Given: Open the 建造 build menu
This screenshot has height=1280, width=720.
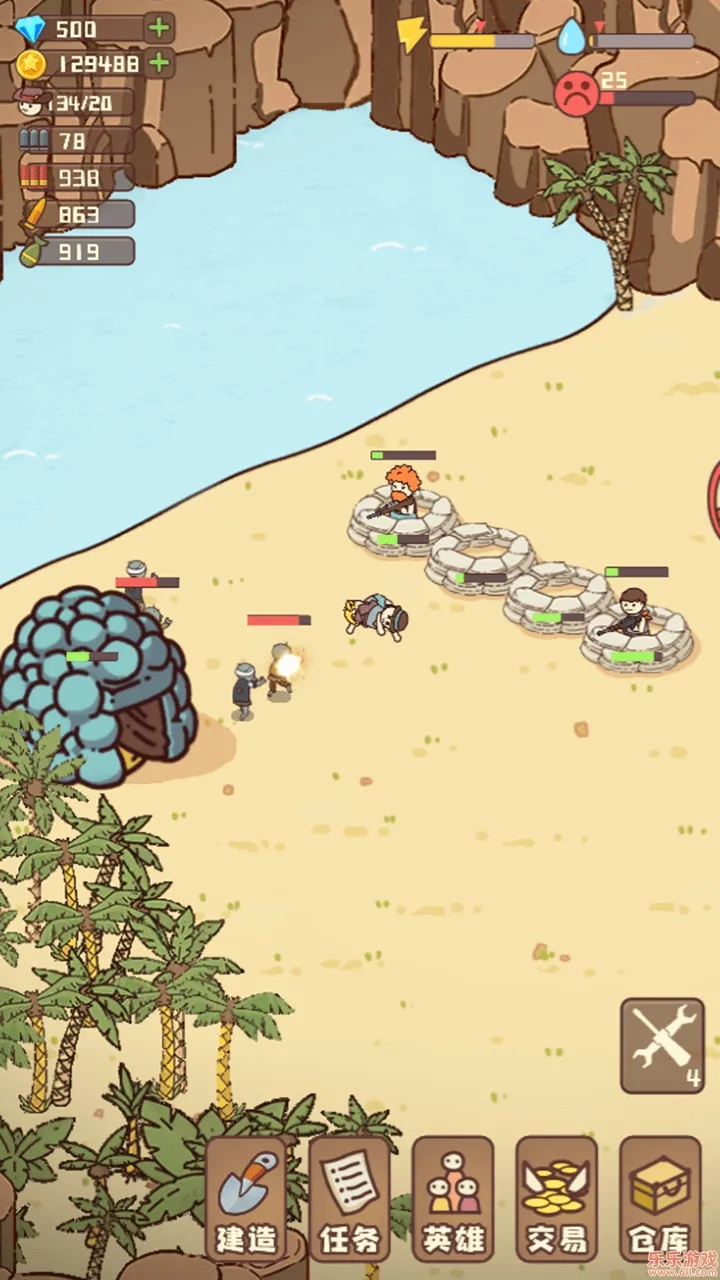Looking at the screenshot, I should [246, 1199].
